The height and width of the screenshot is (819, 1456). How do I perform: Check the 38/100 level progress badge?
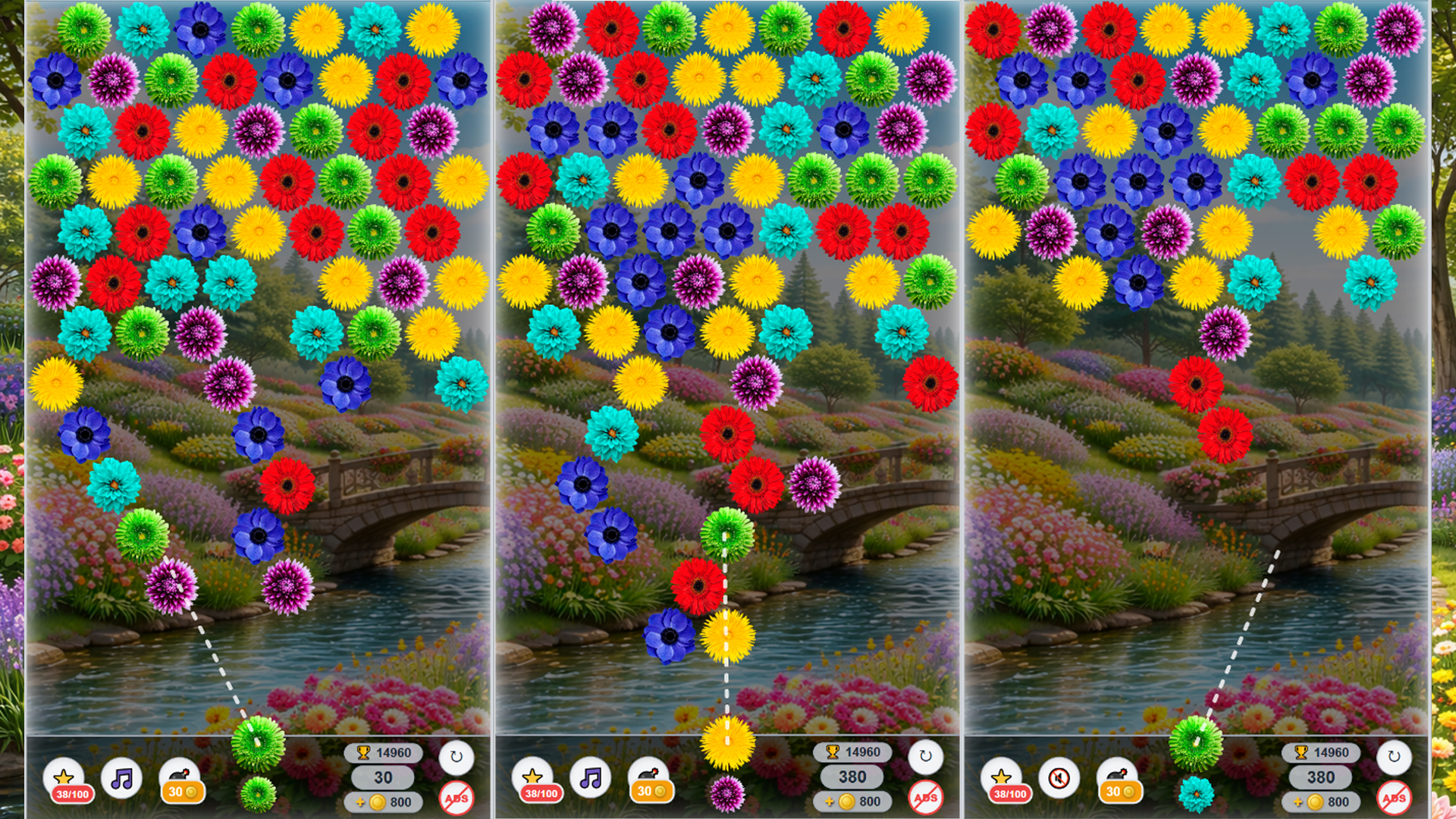pyautogui.click(x=71, y=795)
